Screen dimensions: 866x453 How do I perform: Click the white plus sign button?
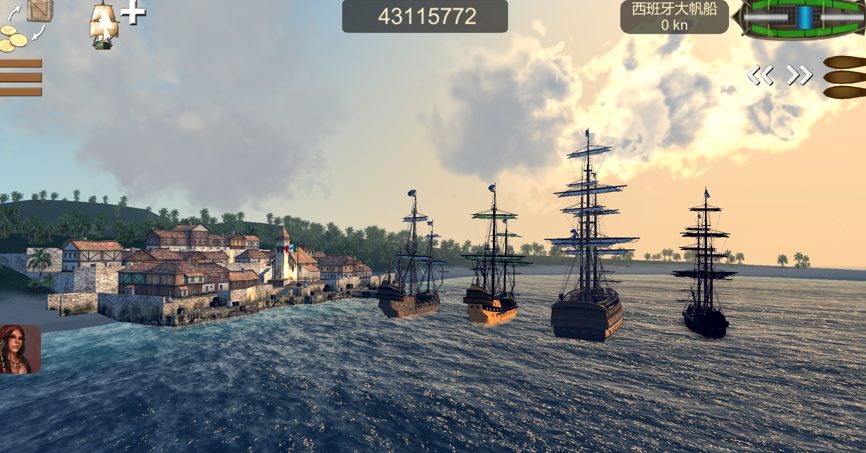(x=133, y=12)
